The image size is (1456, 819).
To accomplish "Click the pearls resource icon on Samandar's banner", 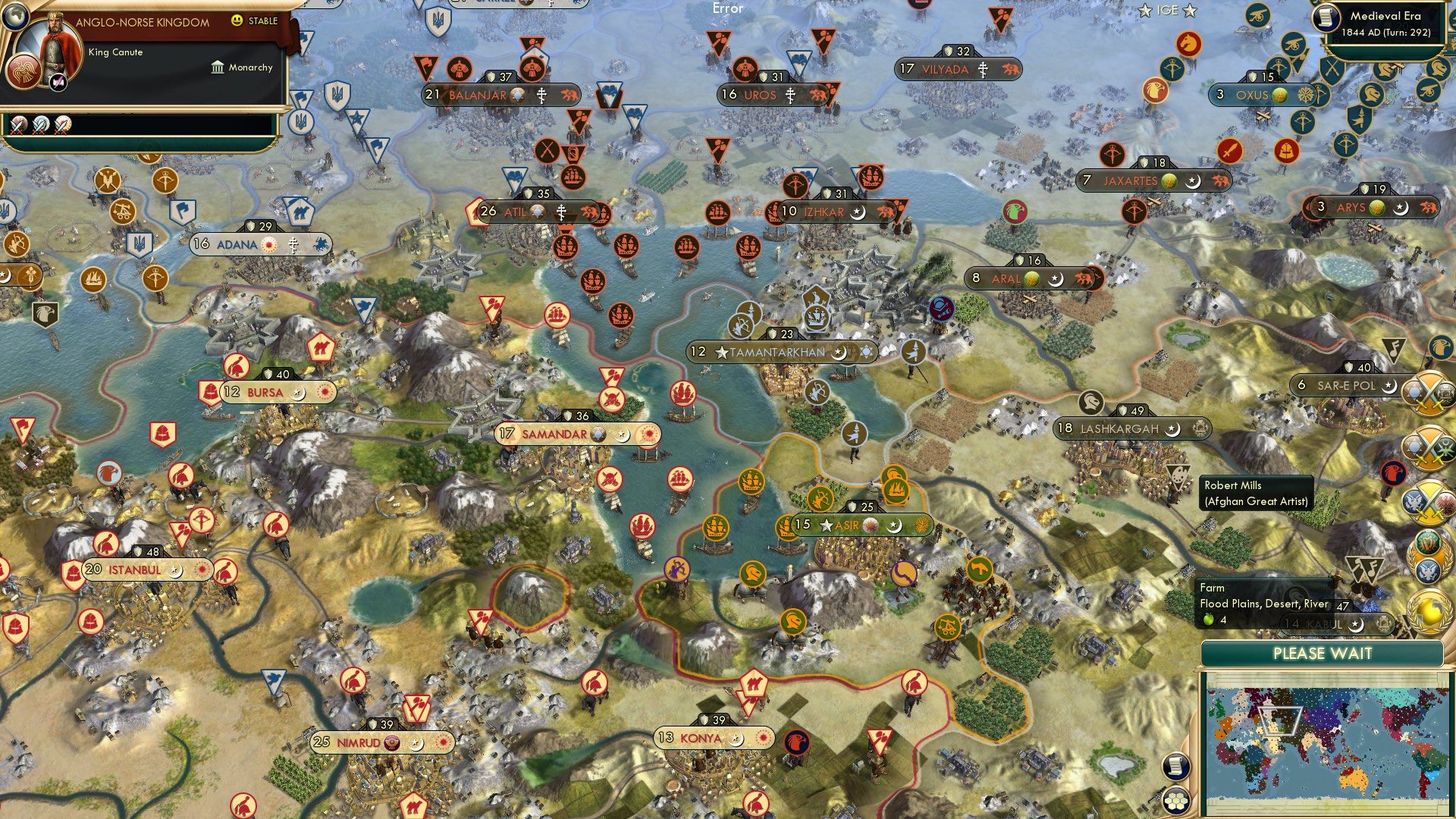I will (599, 434).
